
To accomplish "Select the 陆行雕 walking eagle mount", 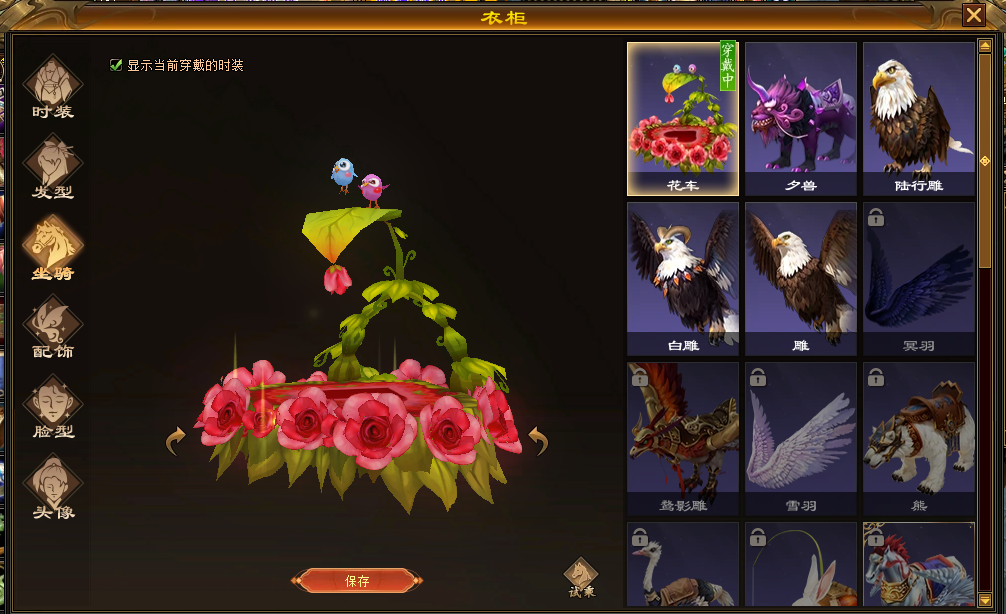I will 919,118.
